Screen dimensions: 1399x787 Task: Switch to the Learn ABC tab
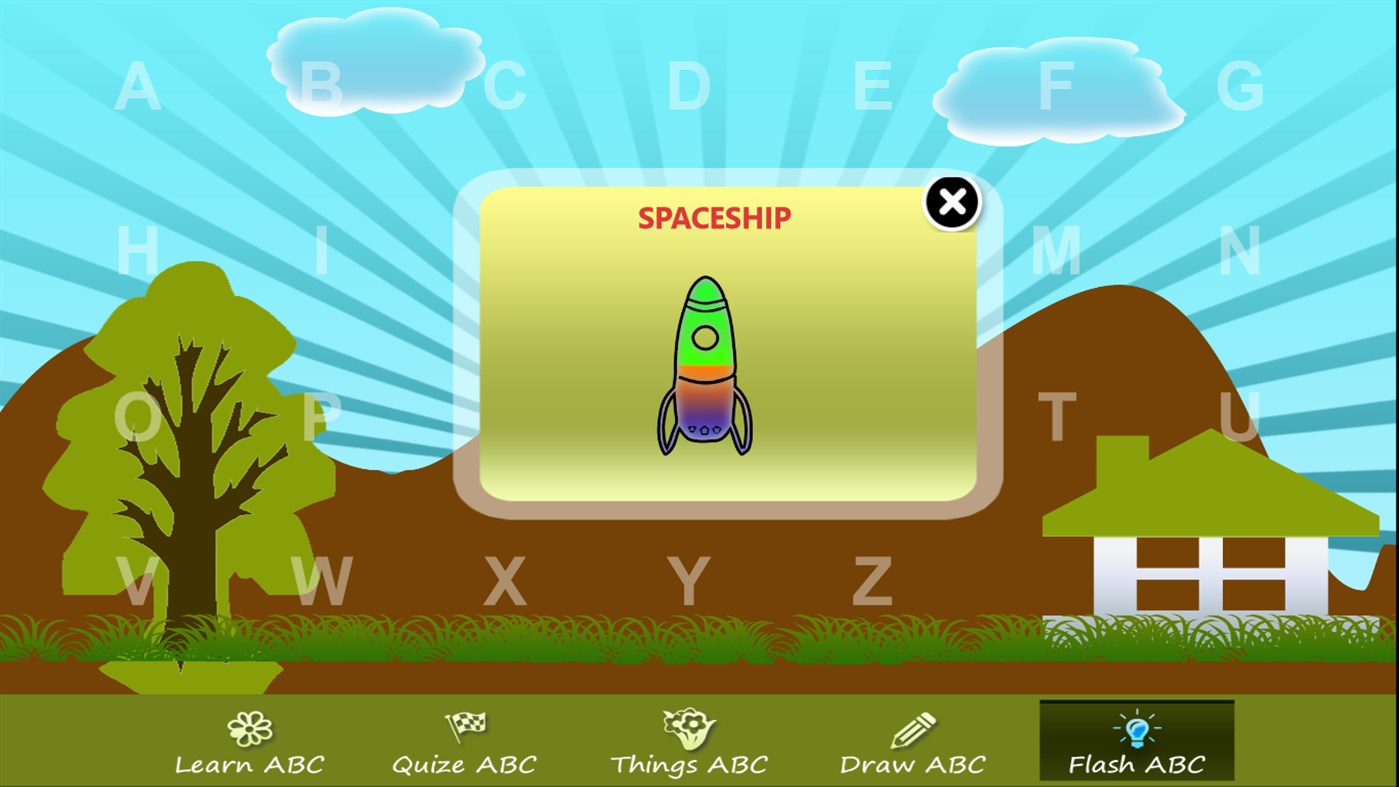coord(249,764)
